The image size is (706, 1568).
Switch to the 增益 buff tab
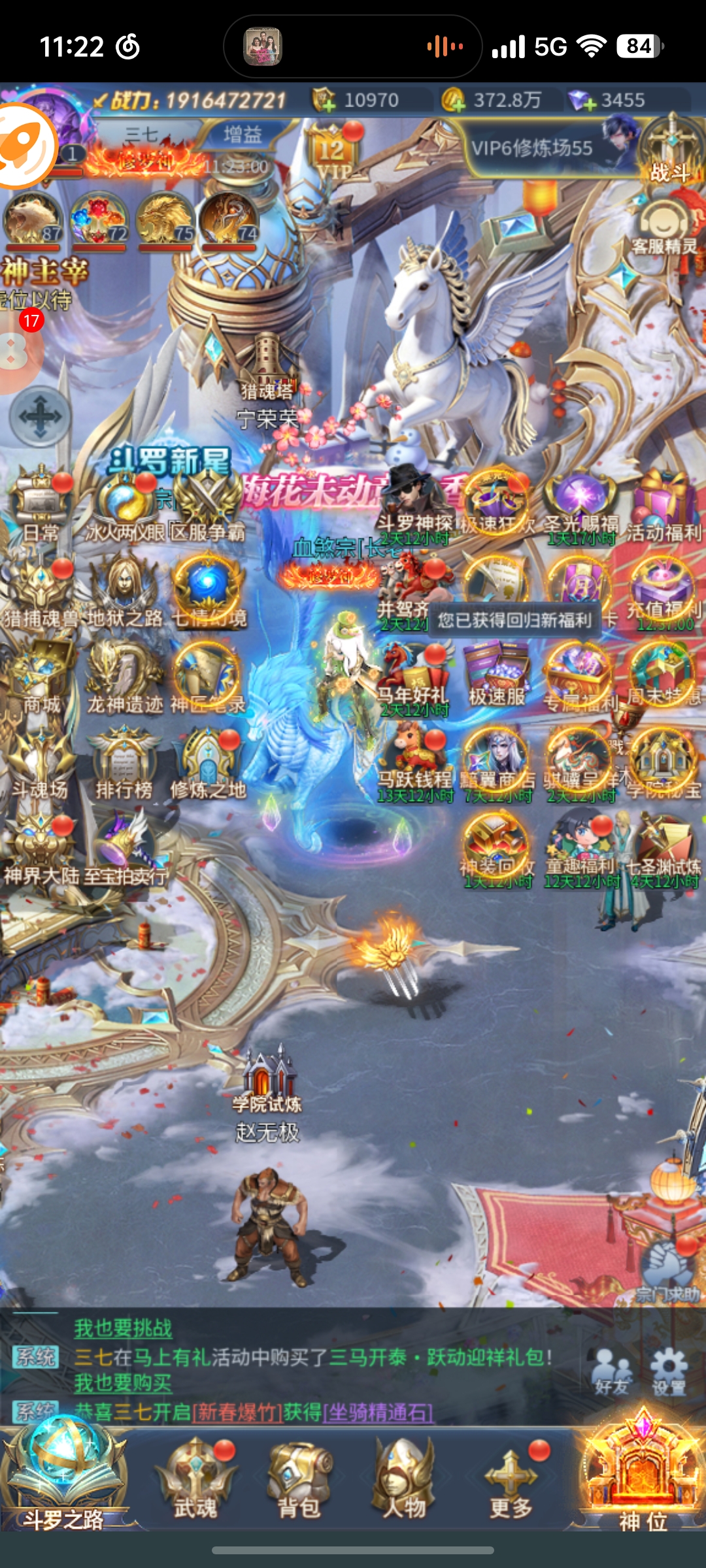pos(243,135)
